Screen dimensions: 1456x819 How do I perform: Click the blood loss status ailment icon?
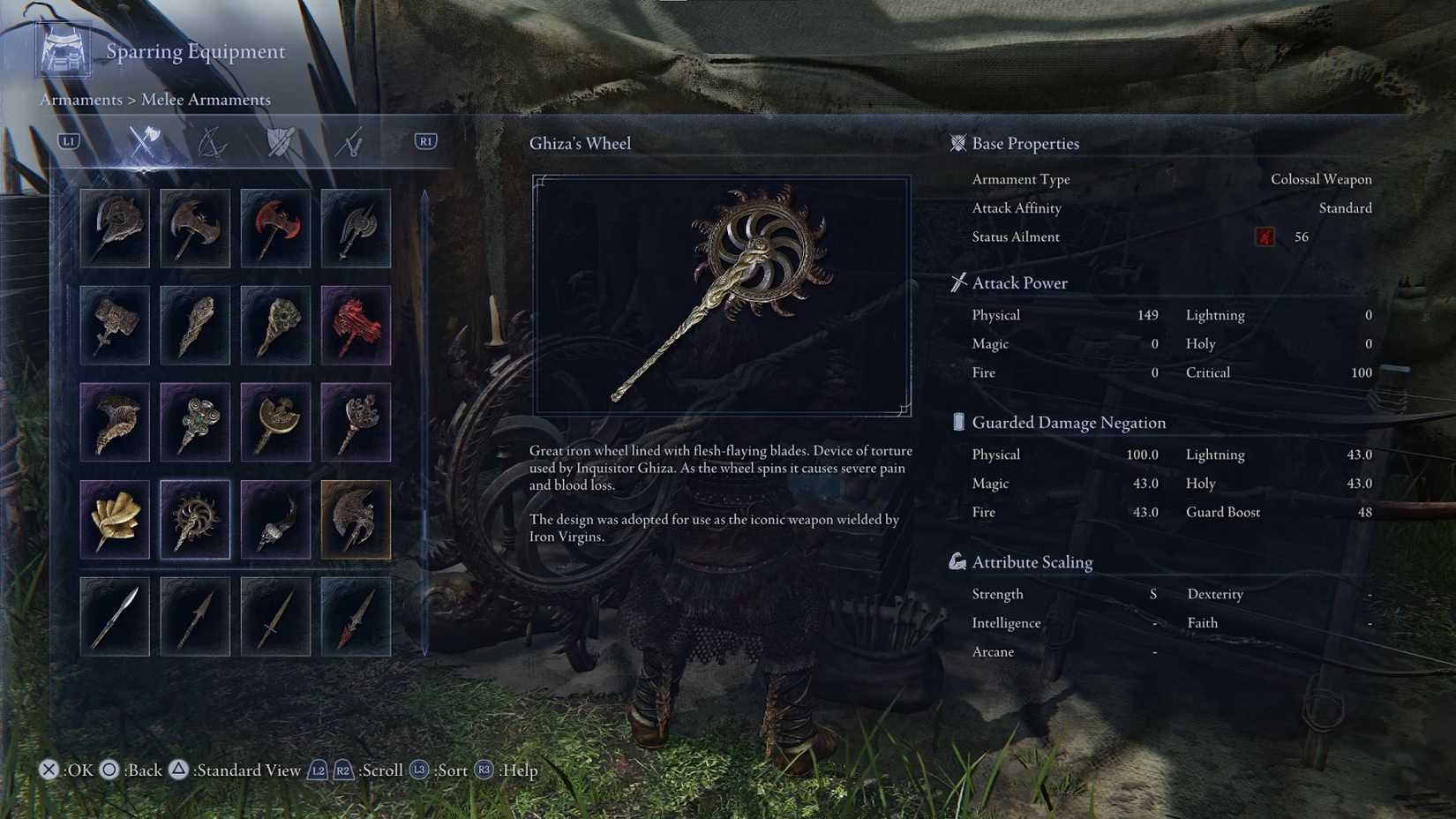1265,236
